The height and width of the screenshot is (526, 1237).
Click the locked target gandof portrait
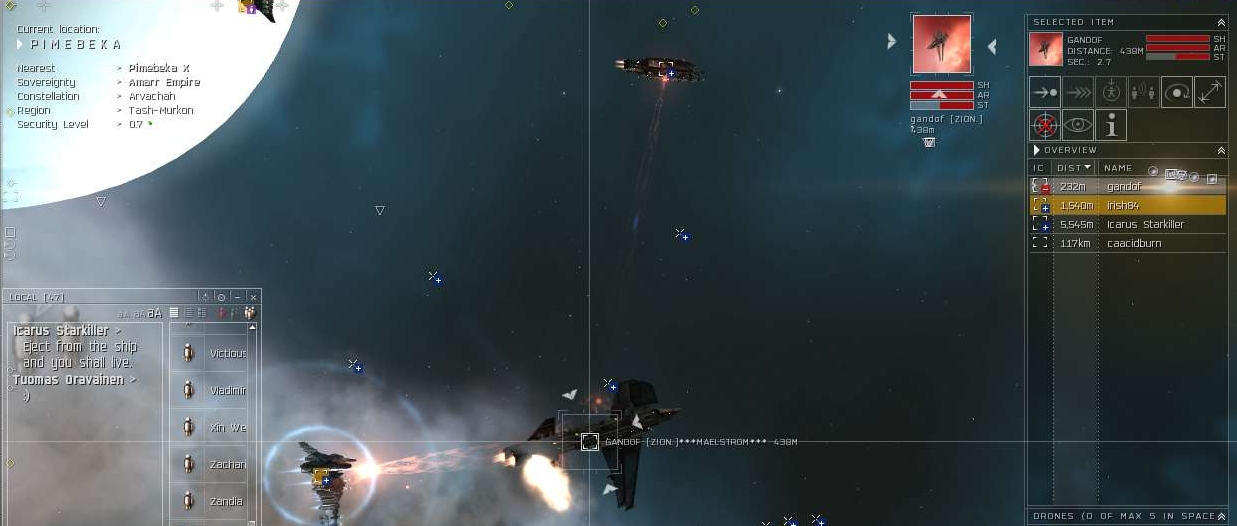point(941,44)
